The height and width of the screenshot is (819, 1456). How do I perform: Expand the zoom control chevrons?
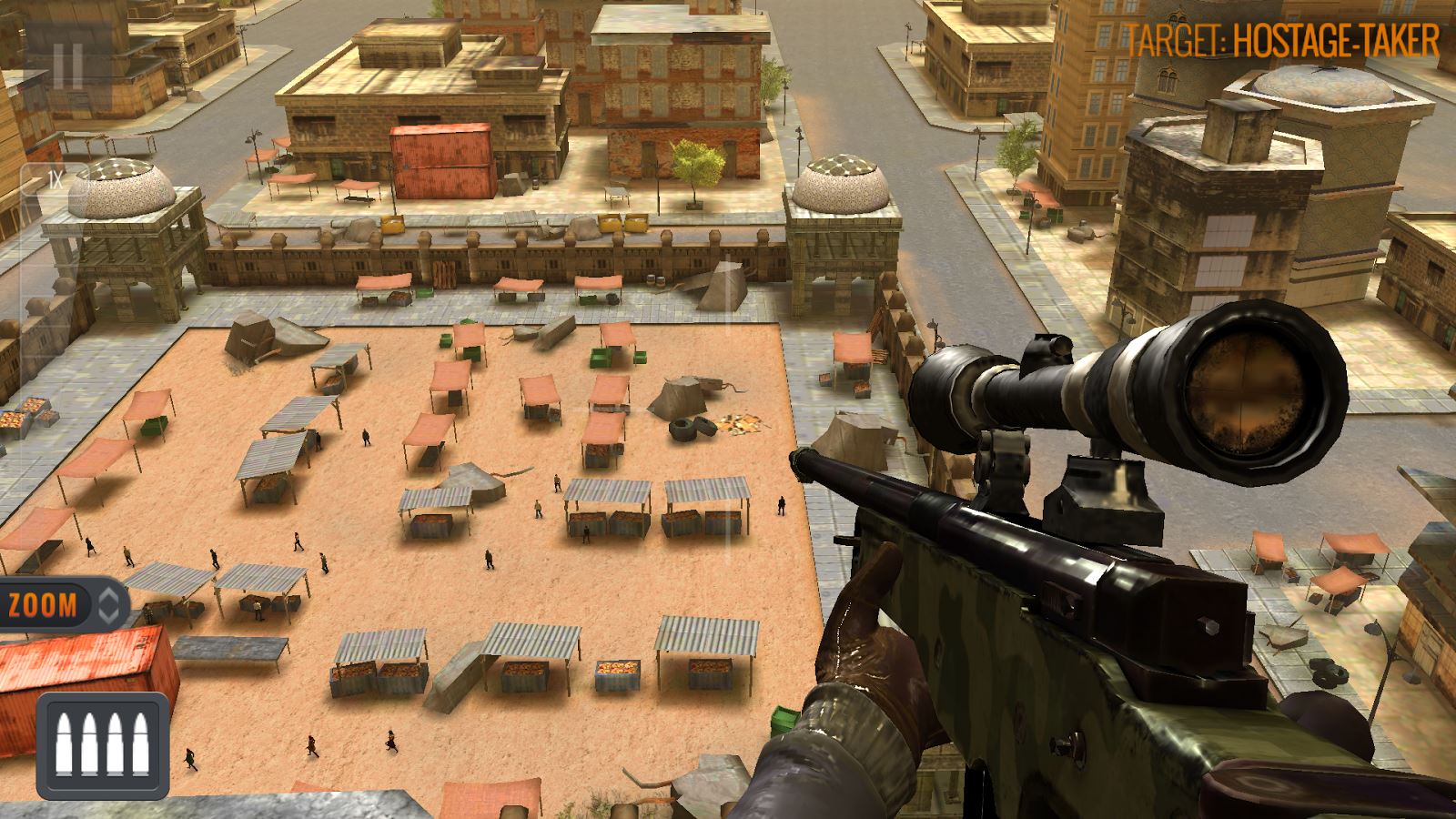[x=108, y=605]
